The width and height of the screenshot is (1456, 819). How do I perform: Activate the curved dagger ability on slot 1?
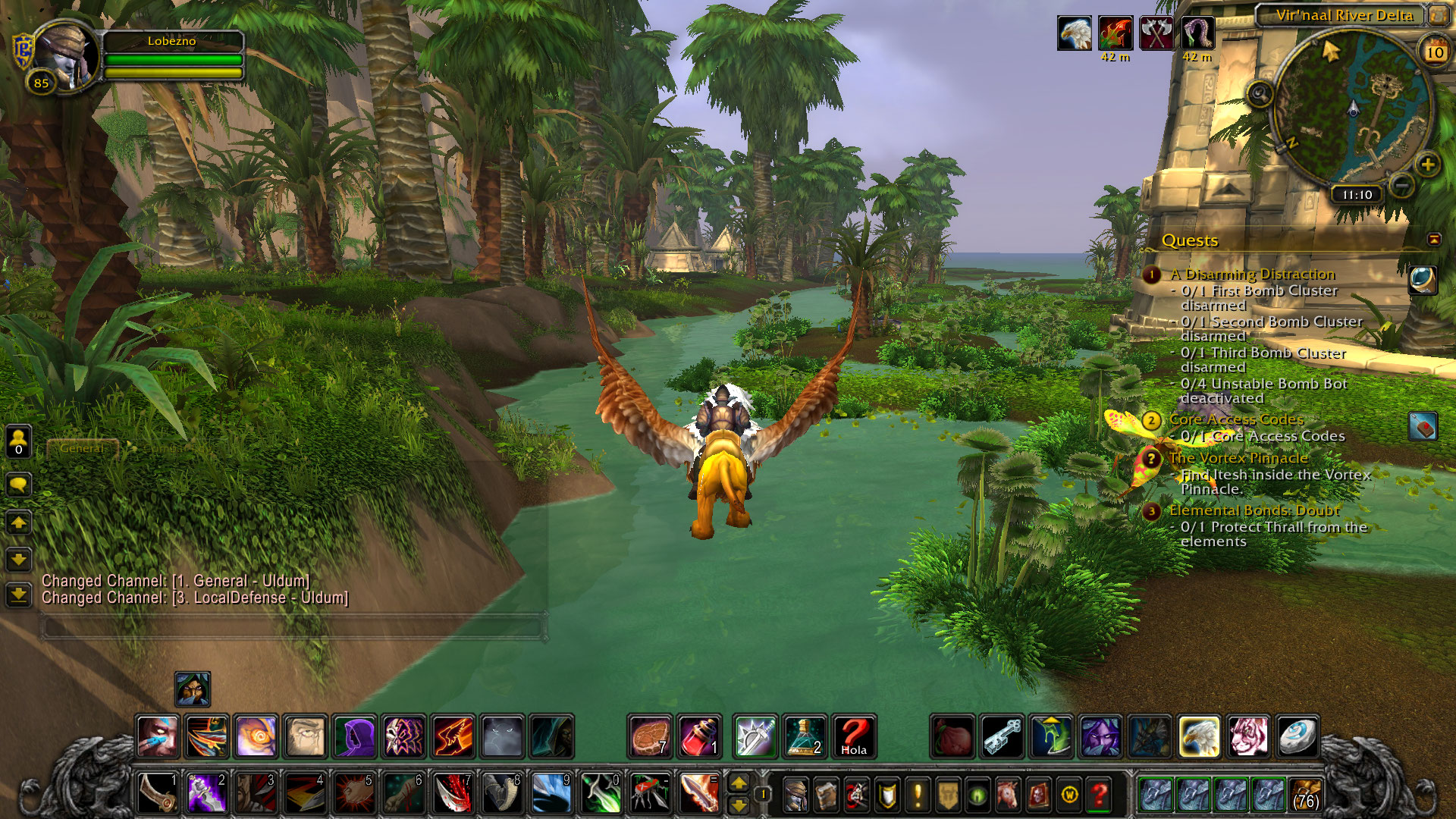157,793
